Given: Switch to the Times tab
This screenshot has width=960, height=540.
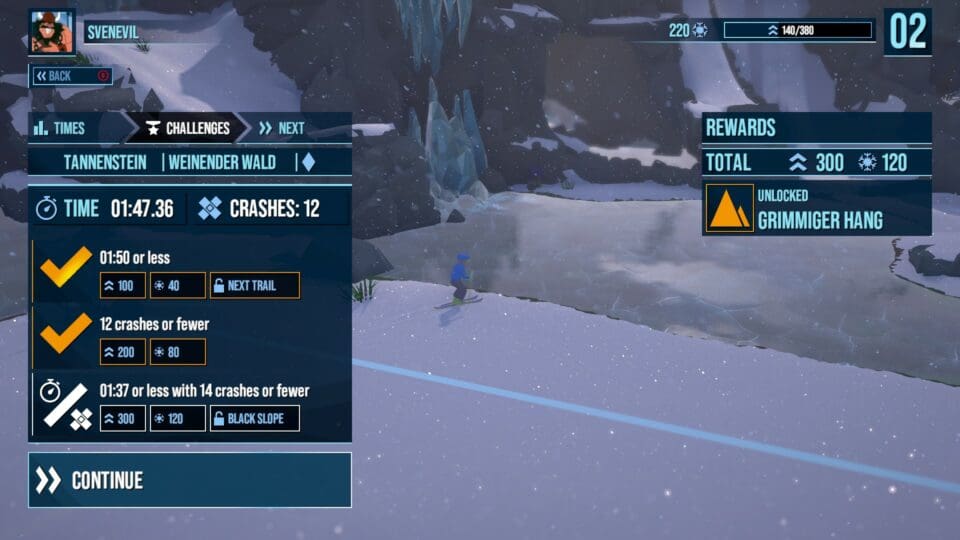Looking at the screenshot, I should coord(60,128).
